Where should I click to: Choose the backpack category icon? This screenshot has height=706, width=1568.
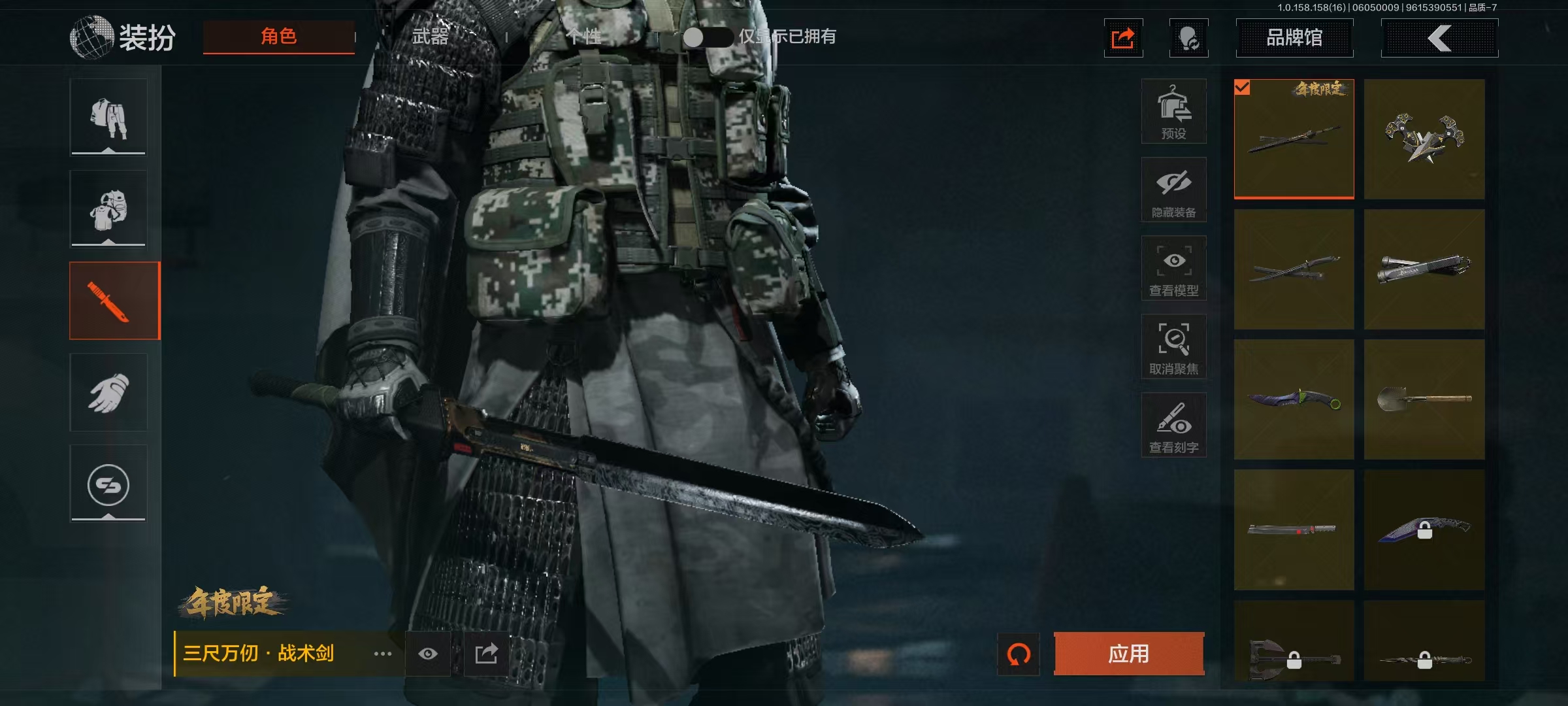pos(108,209)
